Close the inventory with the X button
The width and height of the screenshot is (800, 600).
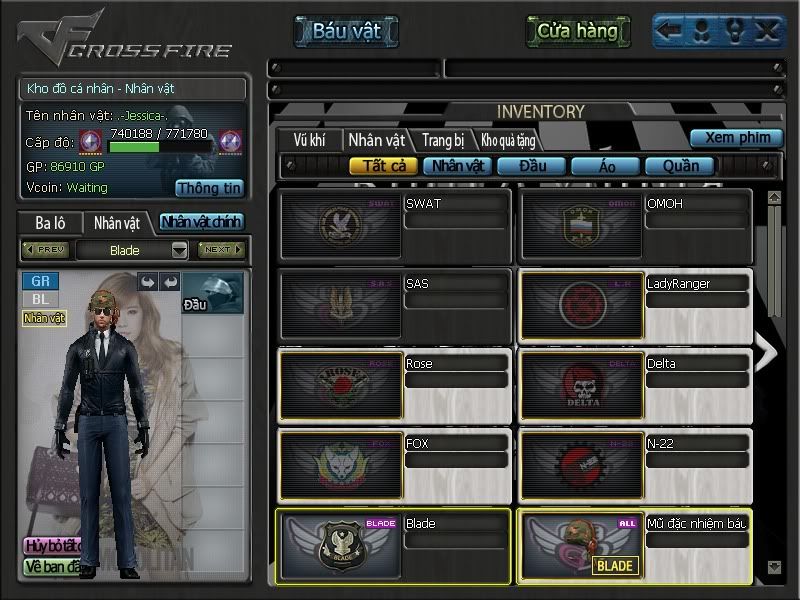pyautogui.click(x=767, y=31)
